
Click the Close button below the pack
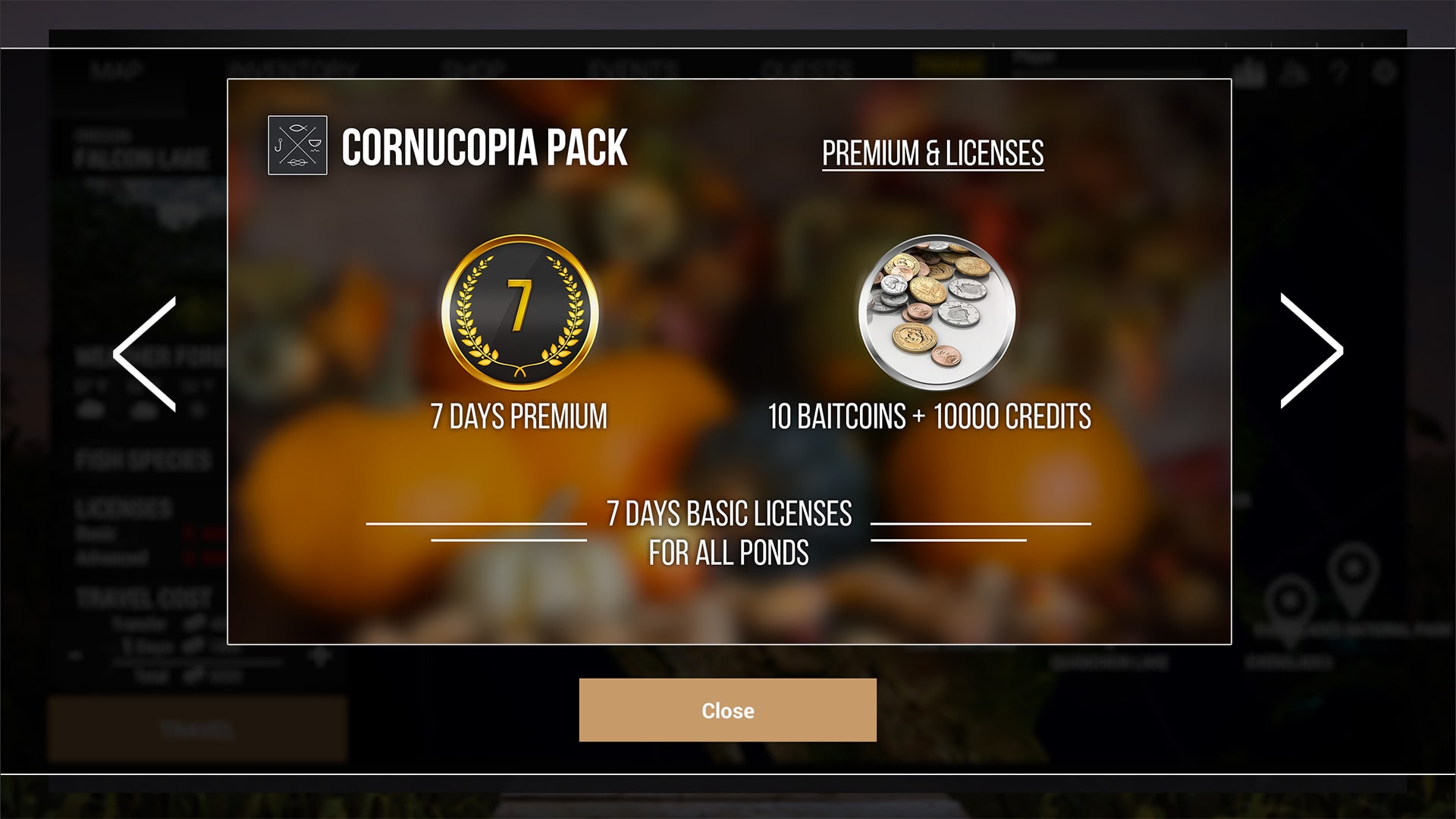pos(727,710)
